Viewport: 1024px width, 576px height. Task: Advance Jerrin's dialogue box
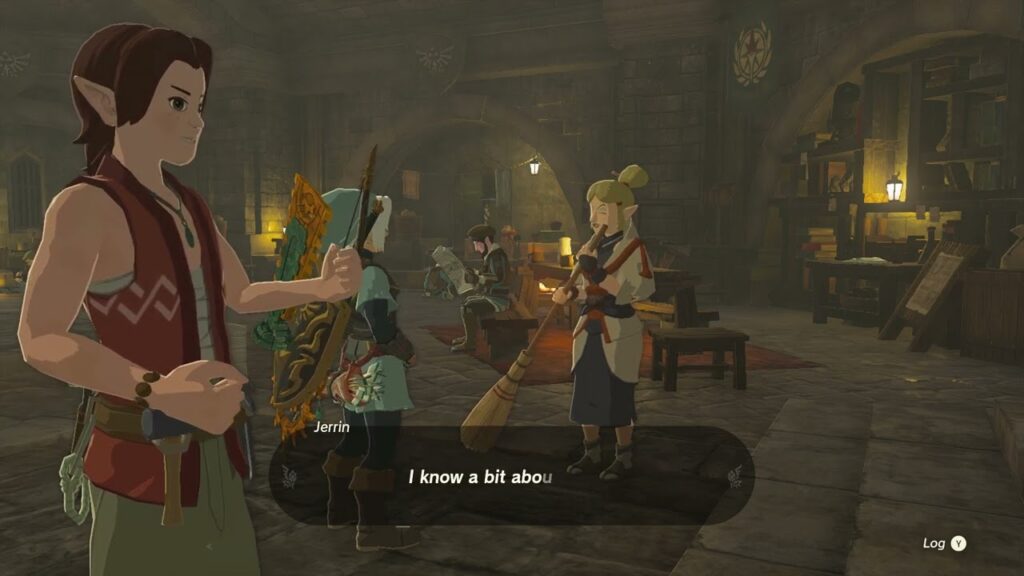(x=511, y=476)
